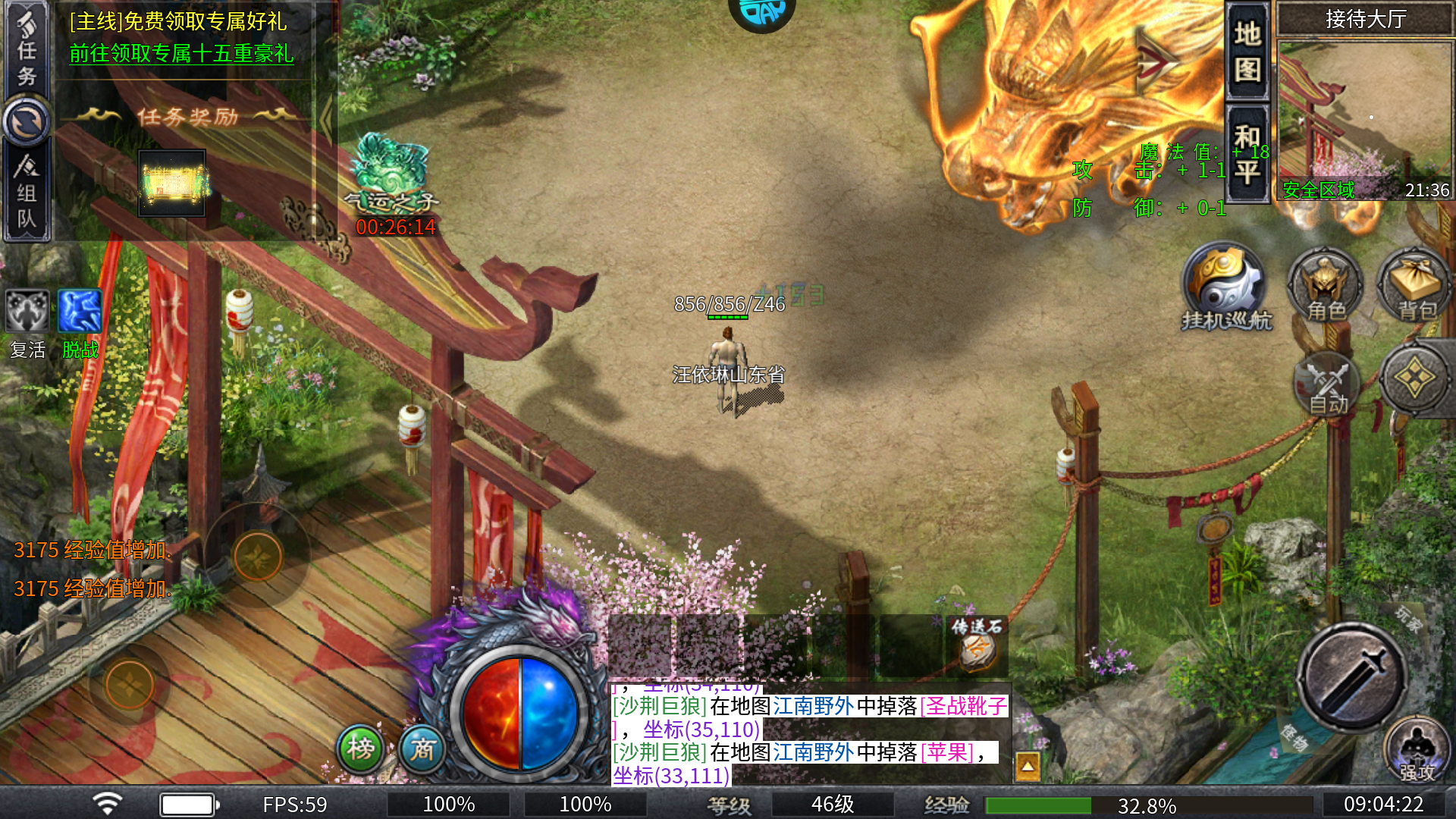Open the blue 商 shop button

point(422,748)
